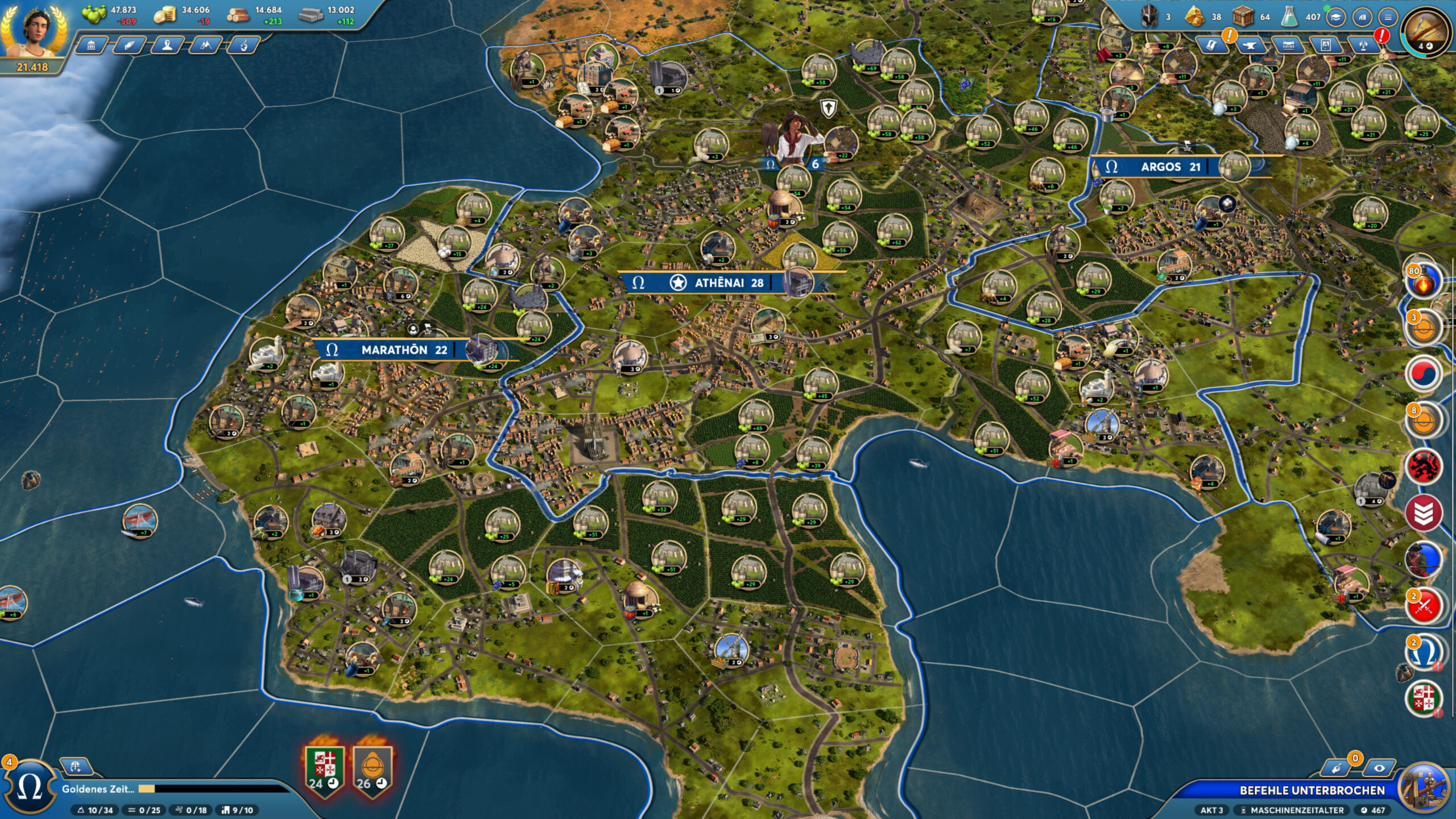Open the hamburger main menu
The width and height of the screenshot is (1456, 819).
point(1388,18)
